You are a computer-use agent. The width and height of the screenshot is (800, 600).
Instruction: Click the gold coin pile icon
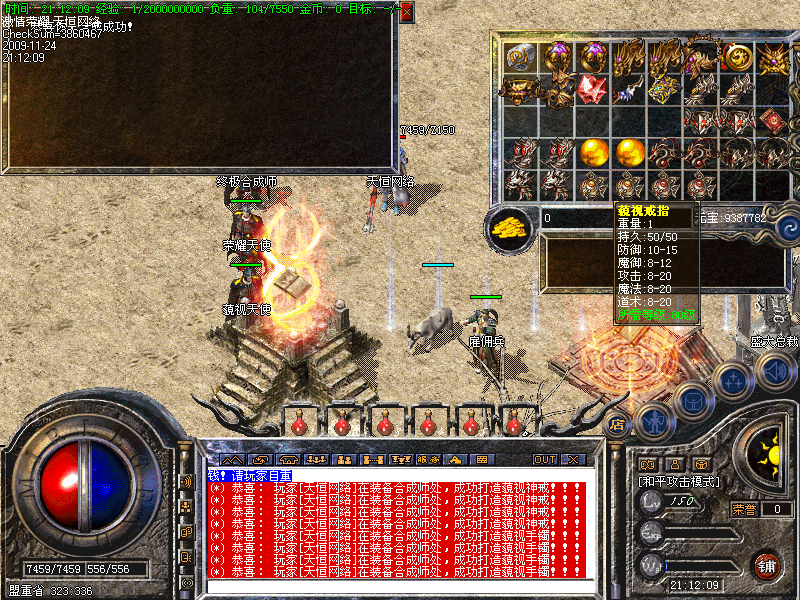(510, 227)
